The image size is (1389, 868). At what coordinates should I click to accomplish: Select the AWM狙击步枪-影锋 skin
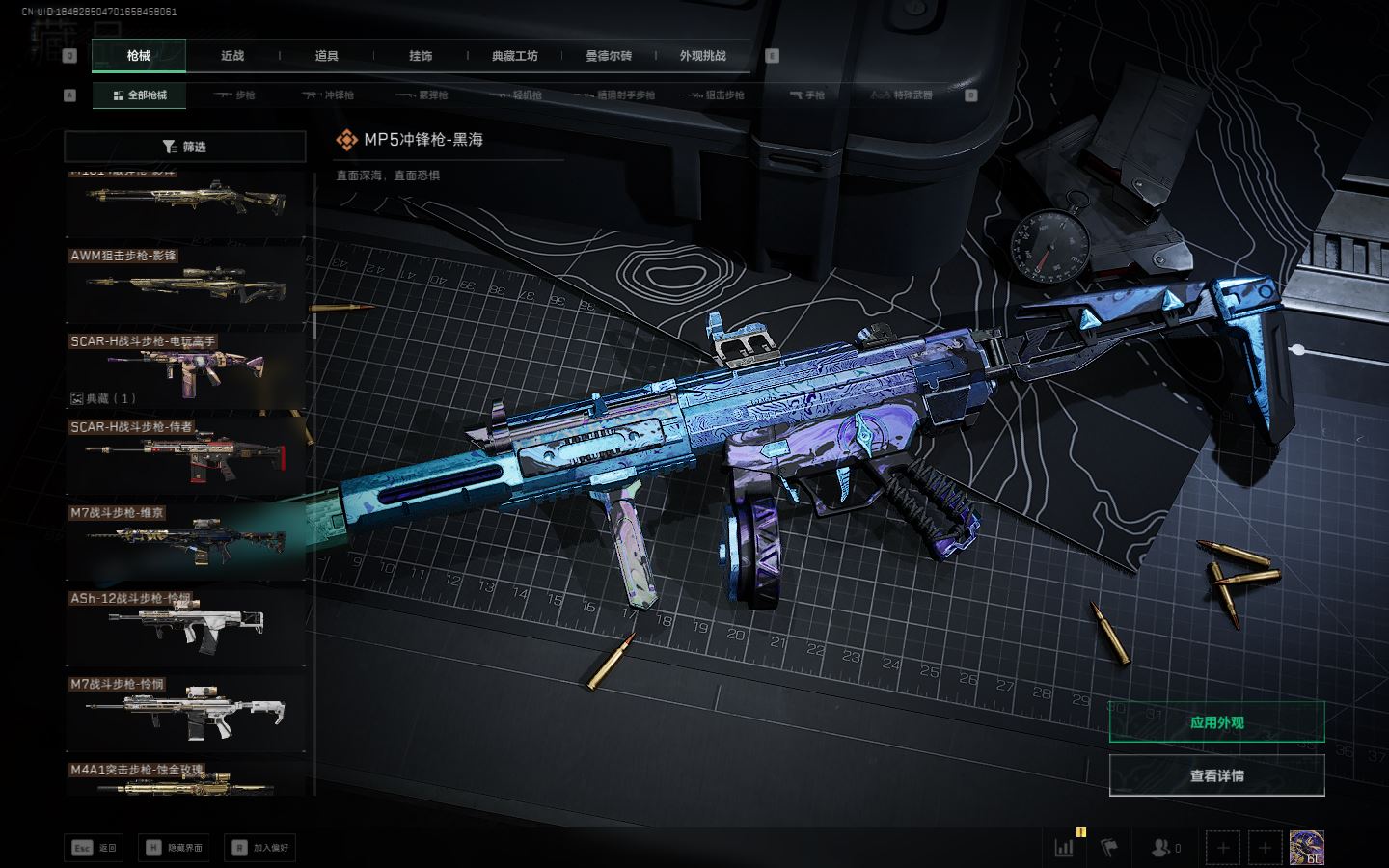click(185, 284)
